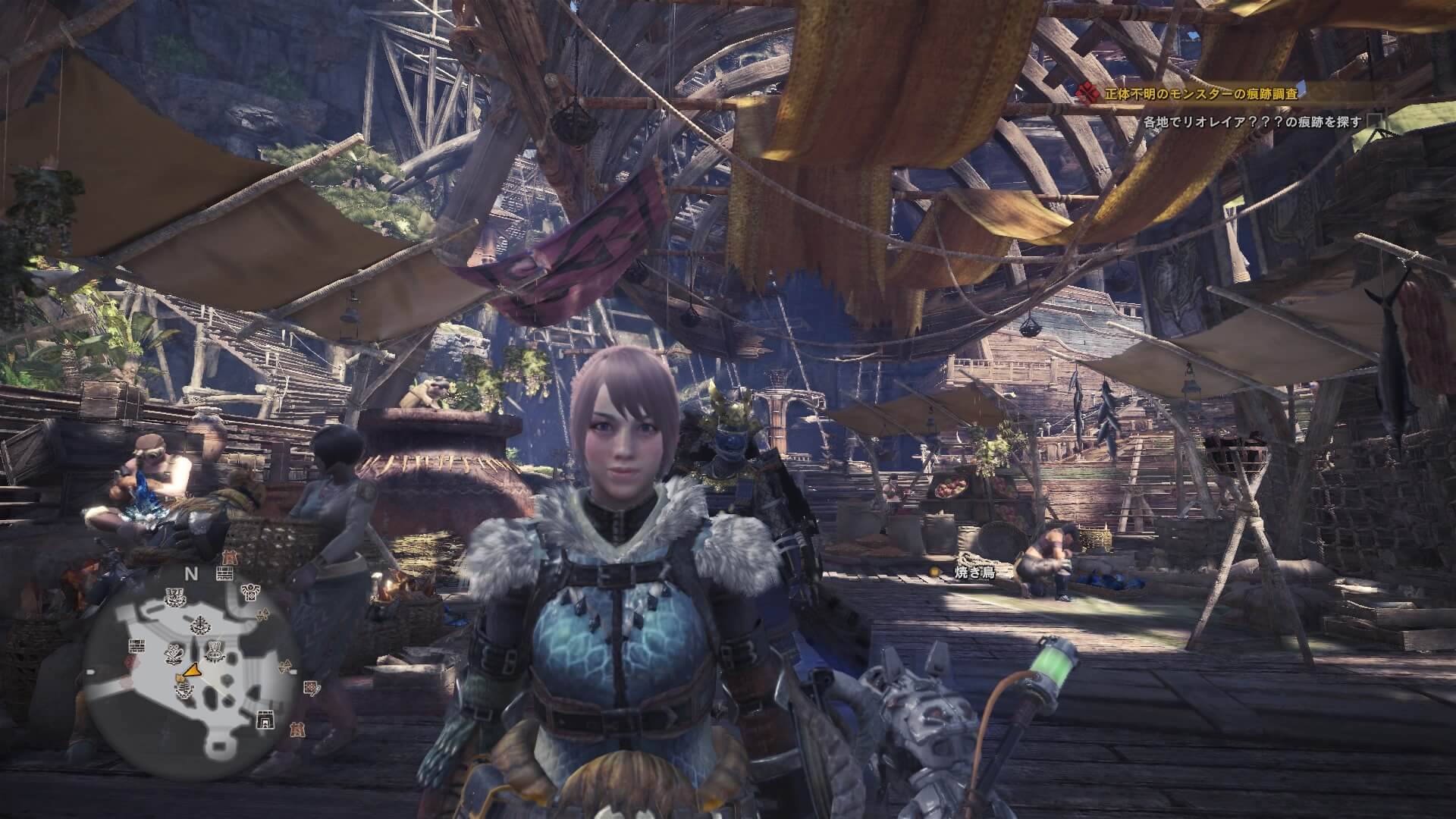Select the yellow player arrow on minimap
Screen dimensions: 1456x819
(192, 670)
